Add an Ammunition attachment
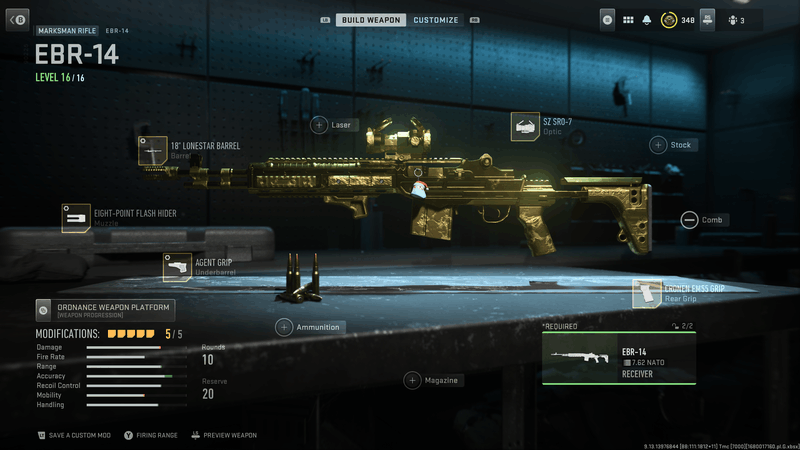Image resolution: width=800 pixels, height=450 pixels. click(x=284, y=327)
